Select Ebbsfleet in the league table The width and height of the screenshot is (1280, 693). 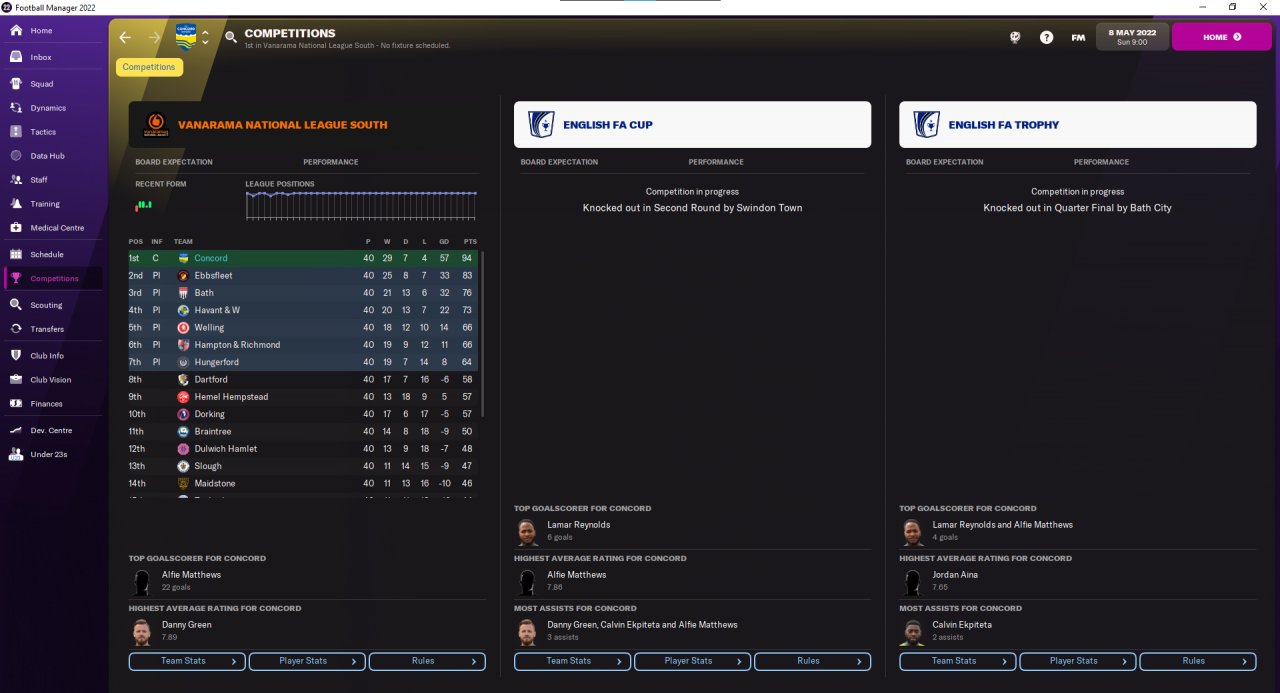click(x=211, y=276)
